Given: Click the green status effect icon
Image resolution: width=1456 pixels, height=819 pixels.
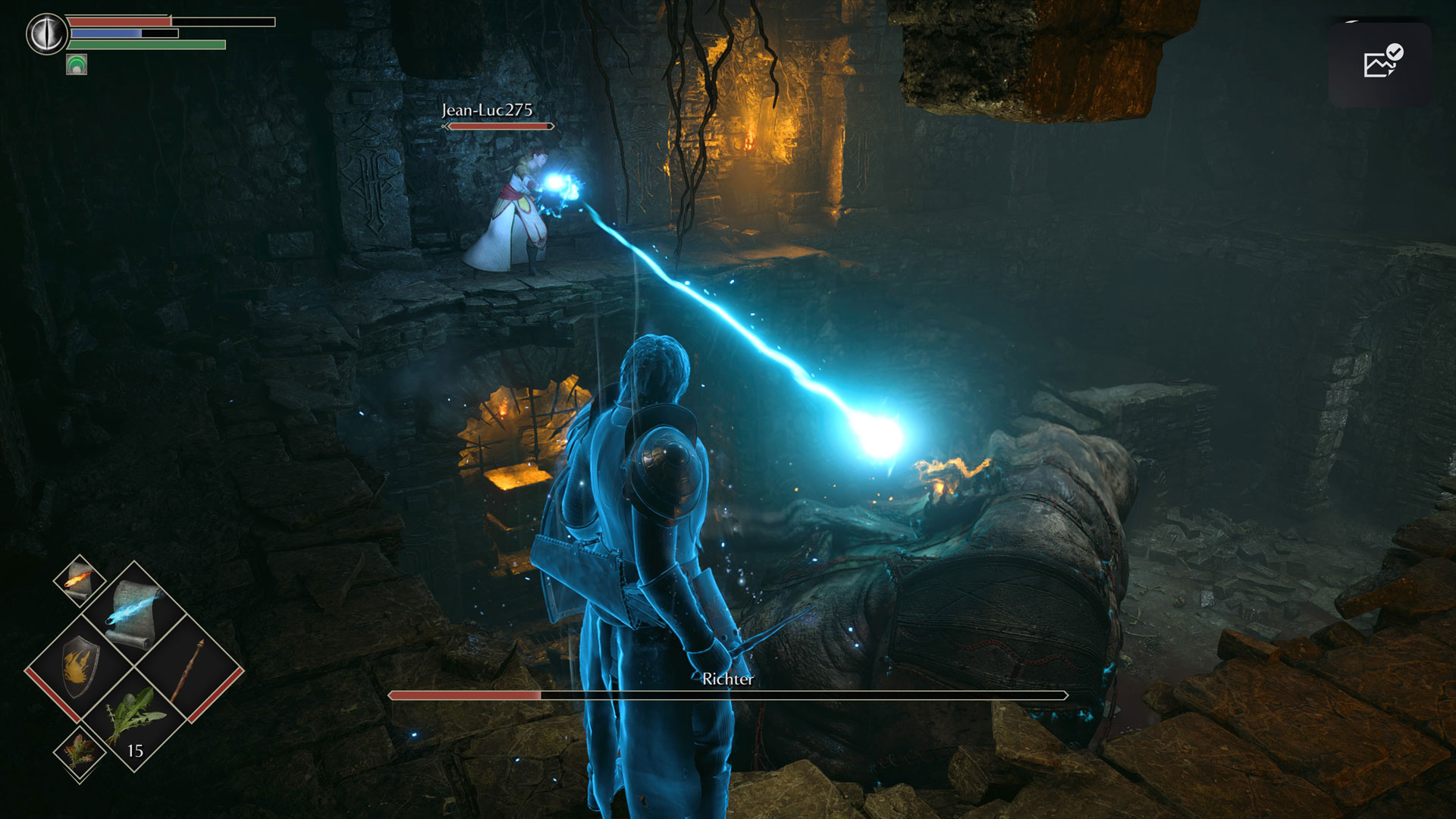Looking at the screenshot, I should [77, 64].
